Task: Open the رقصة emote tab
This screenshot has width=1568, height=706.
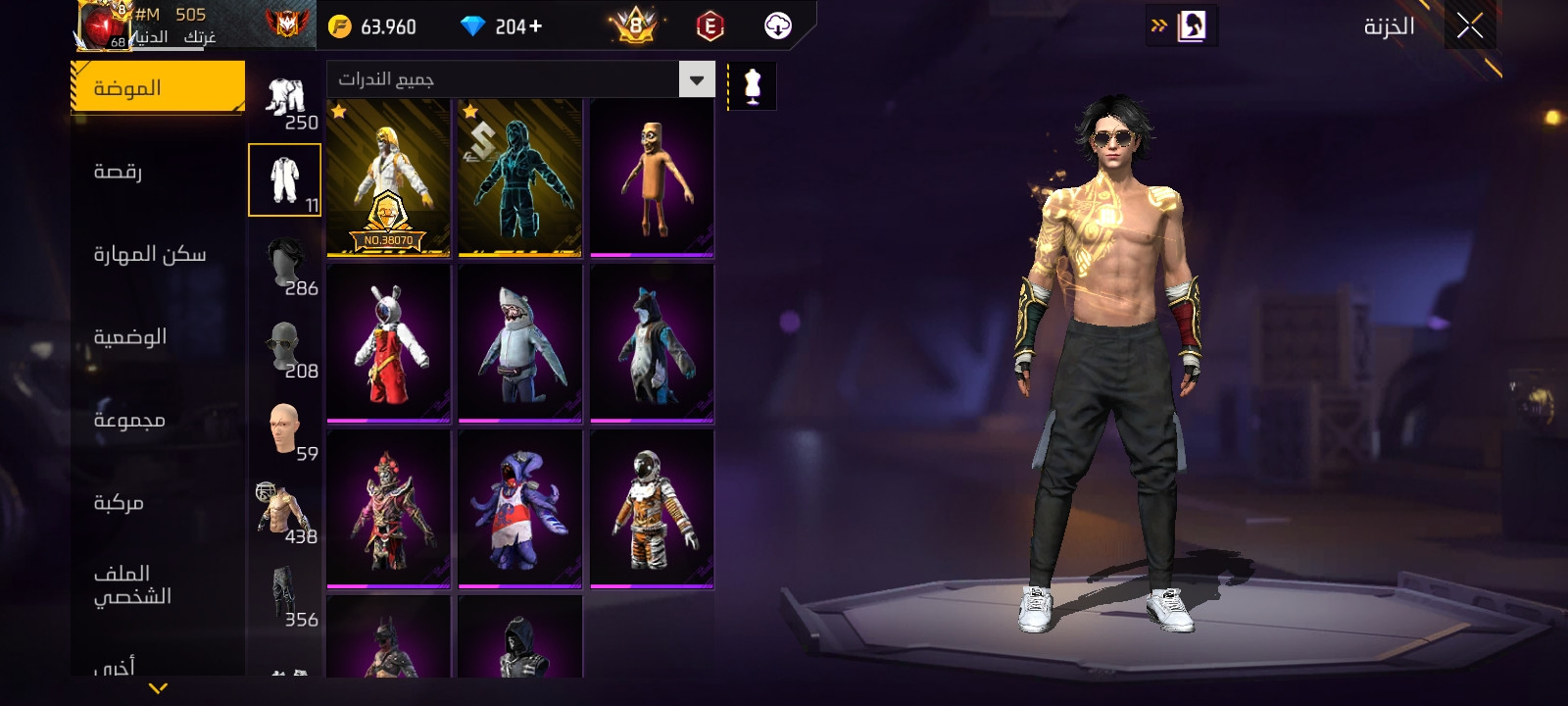Action: (x=119, y=172)
